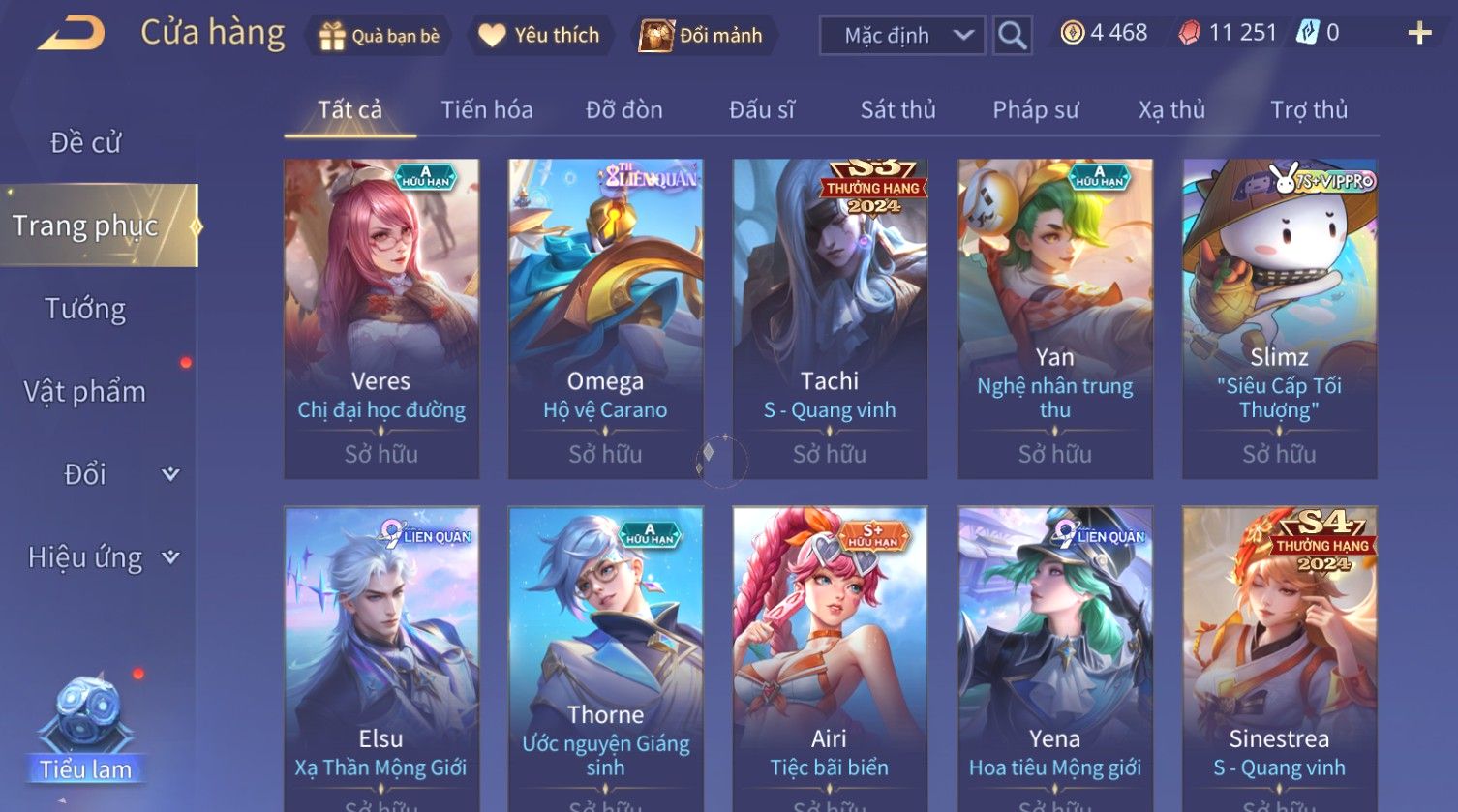The height and width of the screenshot is (812, 1458).
Task: Go to the Tướng shop section
Action: (x=85, y=309)
